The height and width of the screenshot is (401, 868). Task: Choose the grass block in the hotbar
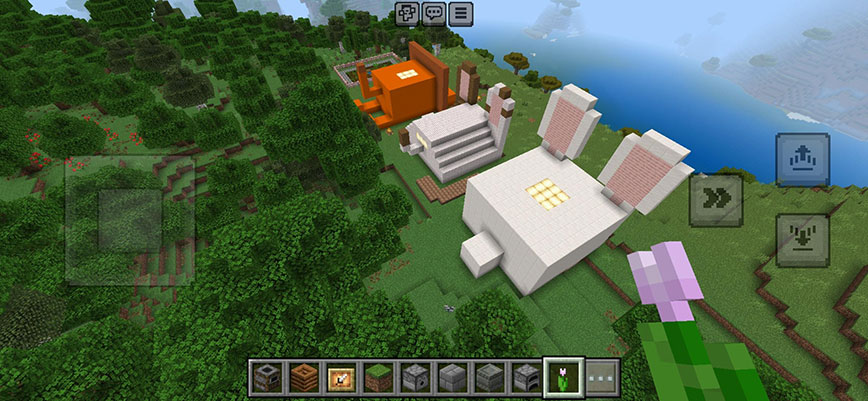[x=378, y=378]
